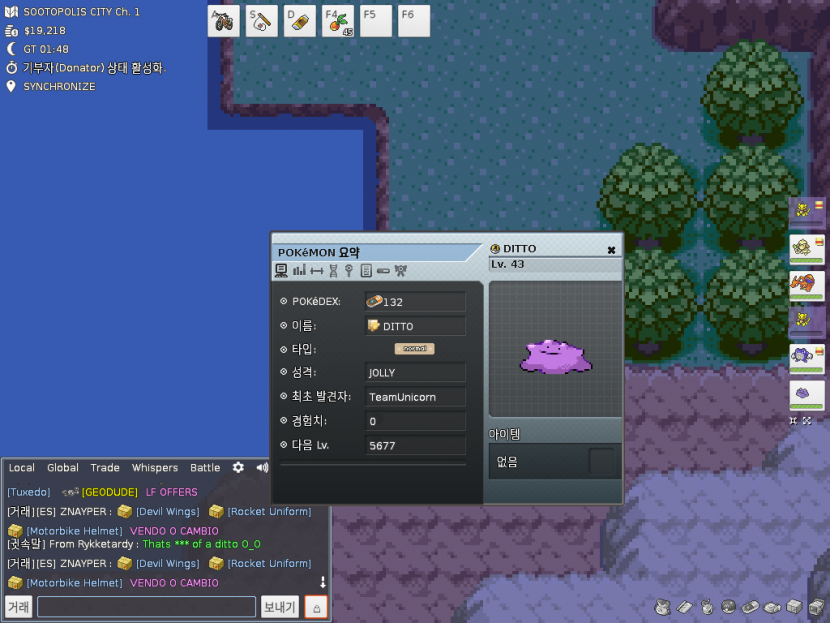Open the document page tab in summary
This screenshot has height=623, width=830.
(366, 271)
